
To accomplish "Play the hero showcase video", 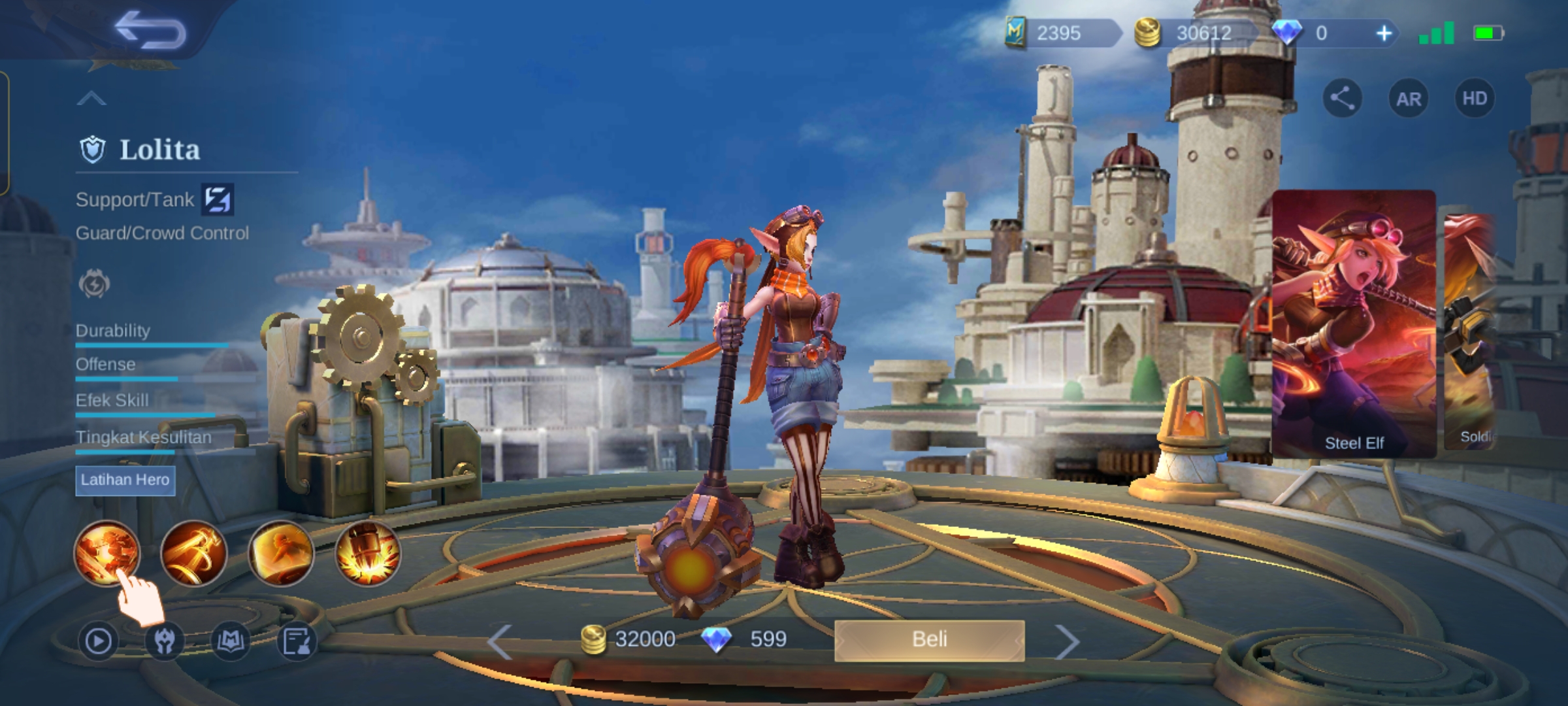I will click(x=98, y=641).
